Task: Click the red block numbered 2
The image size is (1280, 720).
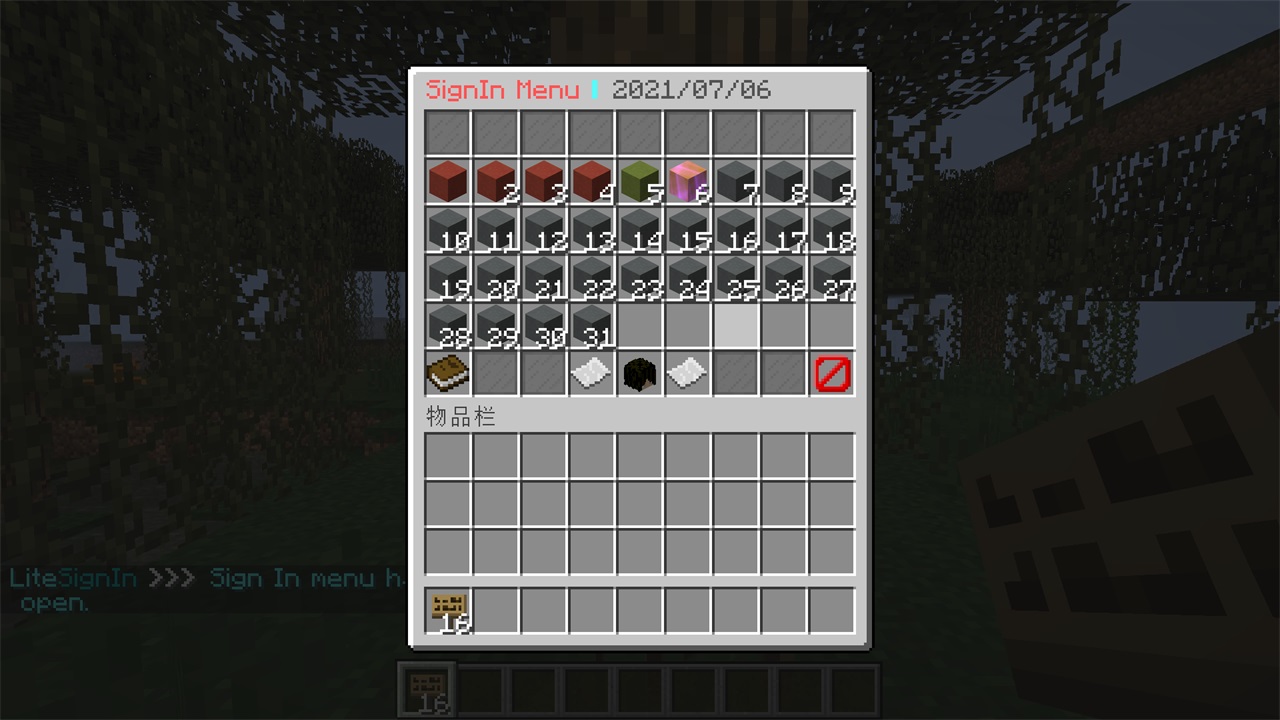Action: 495,182
